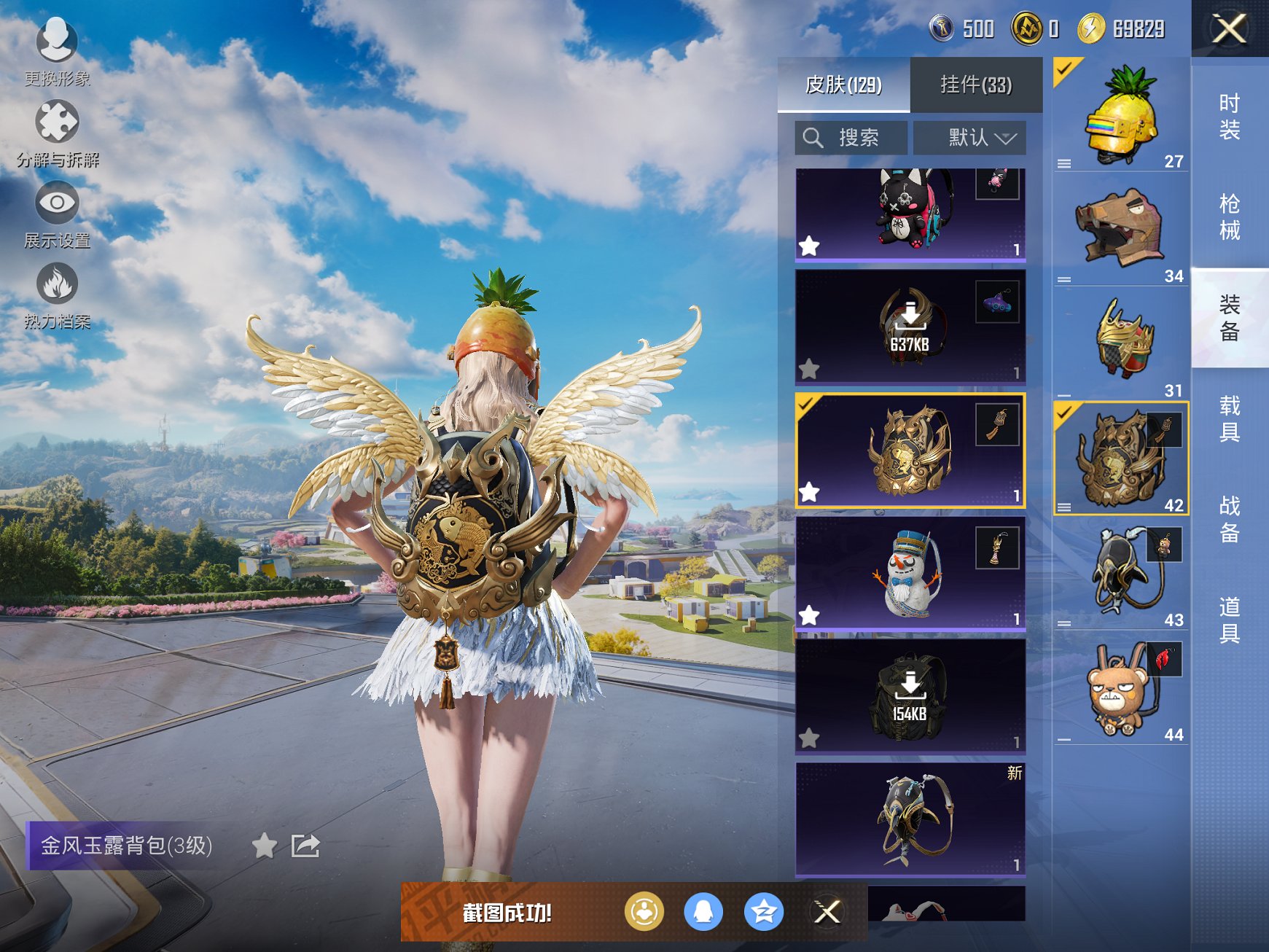The height and width of the screenshot is (952, 1269).
Task: Switch to the 枪械 firearms category
Action: click(1229, 217)
